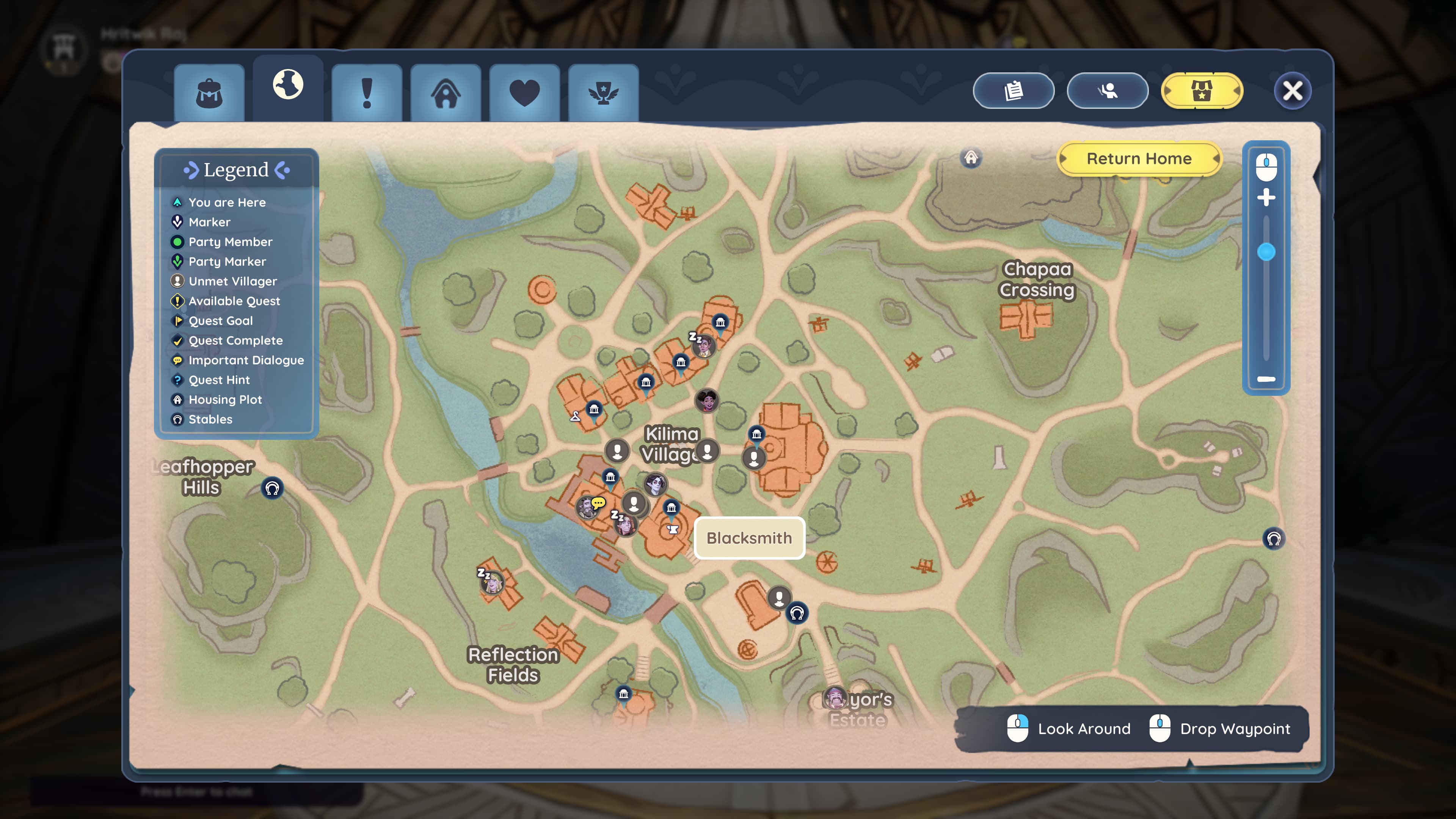Zoom in using the plus control
This screenshot has width=1456, height=819.
pyautogui.click(x=1267, y=198)
